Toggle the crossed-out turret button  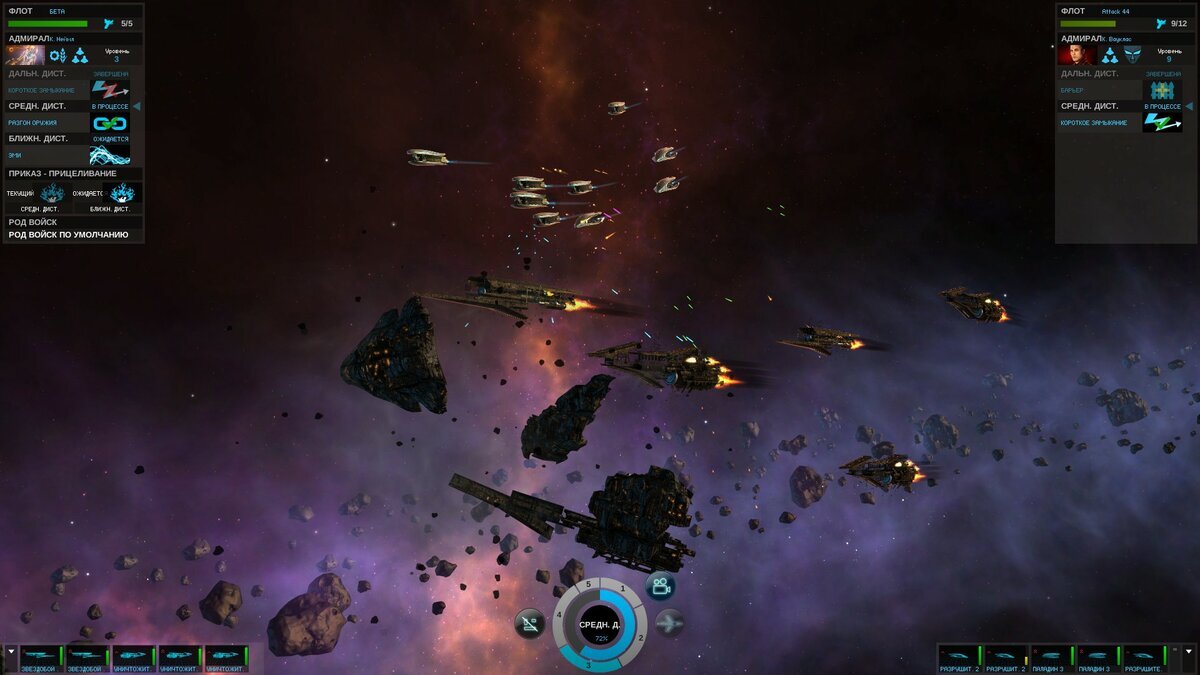coord(530,625)
